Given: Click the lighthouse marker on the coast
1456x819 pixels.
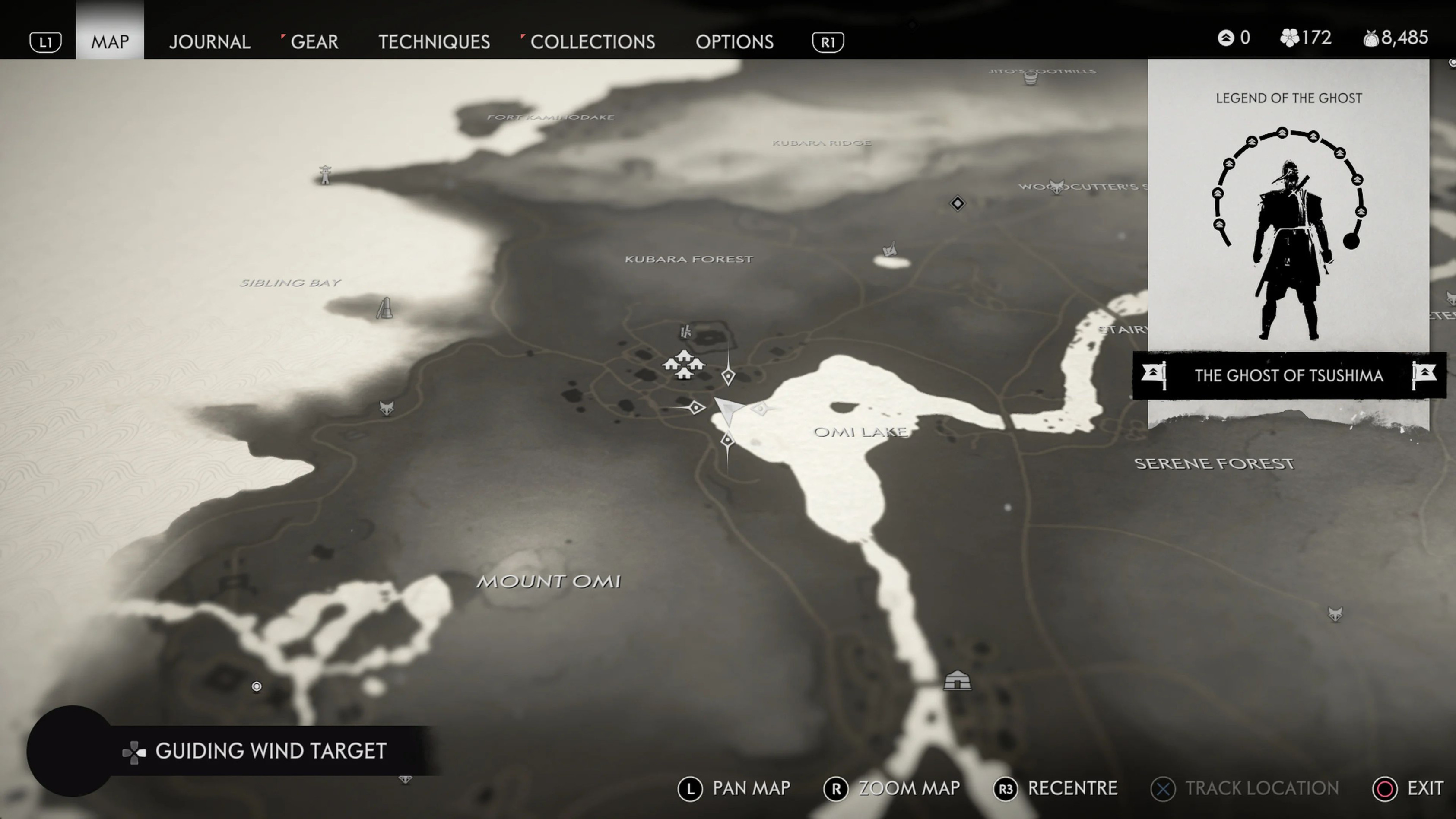Looking at the screenshot, I should click(325, 175).
